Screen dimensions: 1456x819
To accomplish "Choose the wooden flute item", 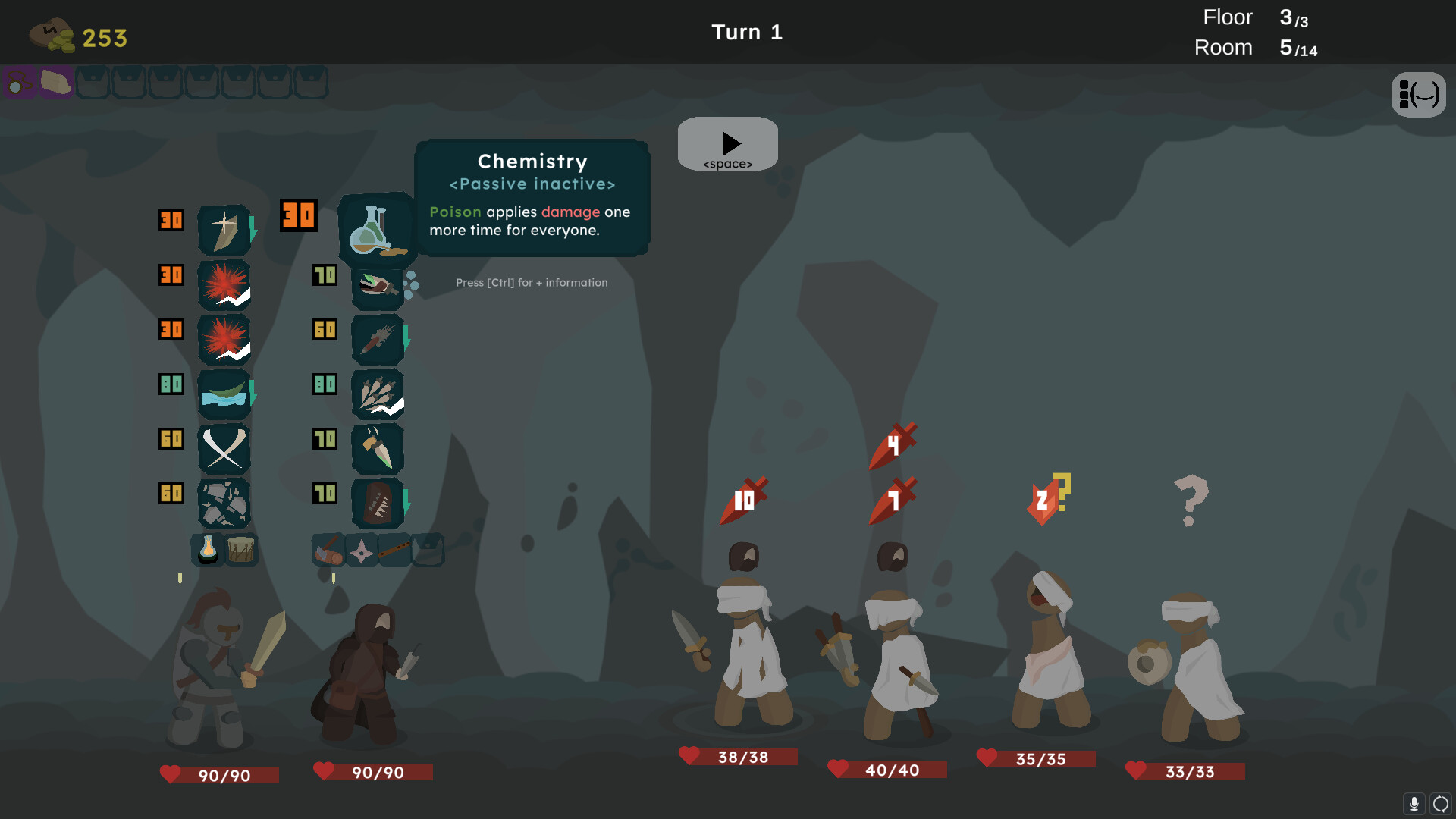I will coord(394,549).
